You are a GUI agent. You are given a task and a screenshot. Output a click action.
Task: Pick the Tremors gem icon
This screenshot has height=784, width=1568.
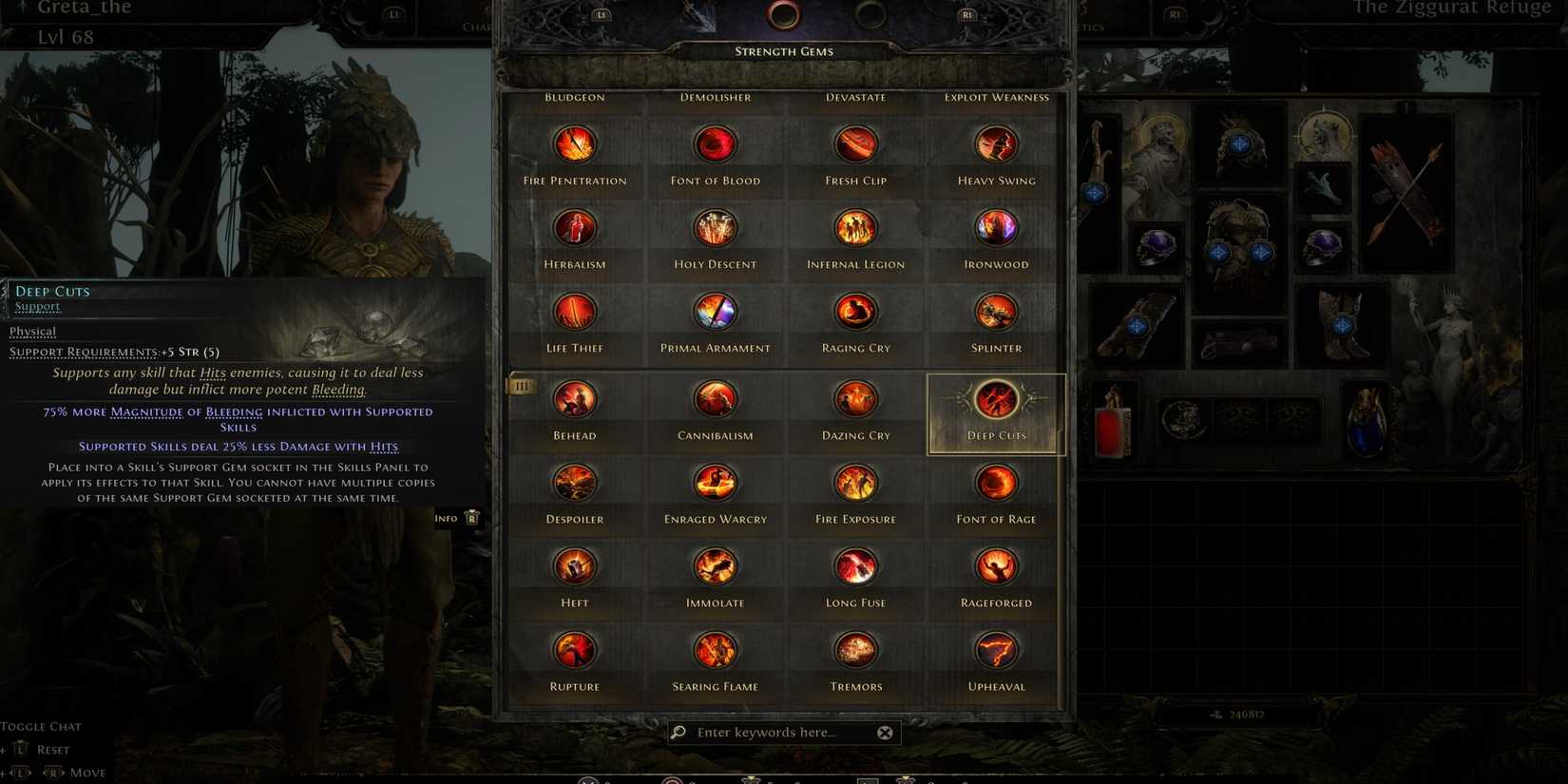point(854,649)
